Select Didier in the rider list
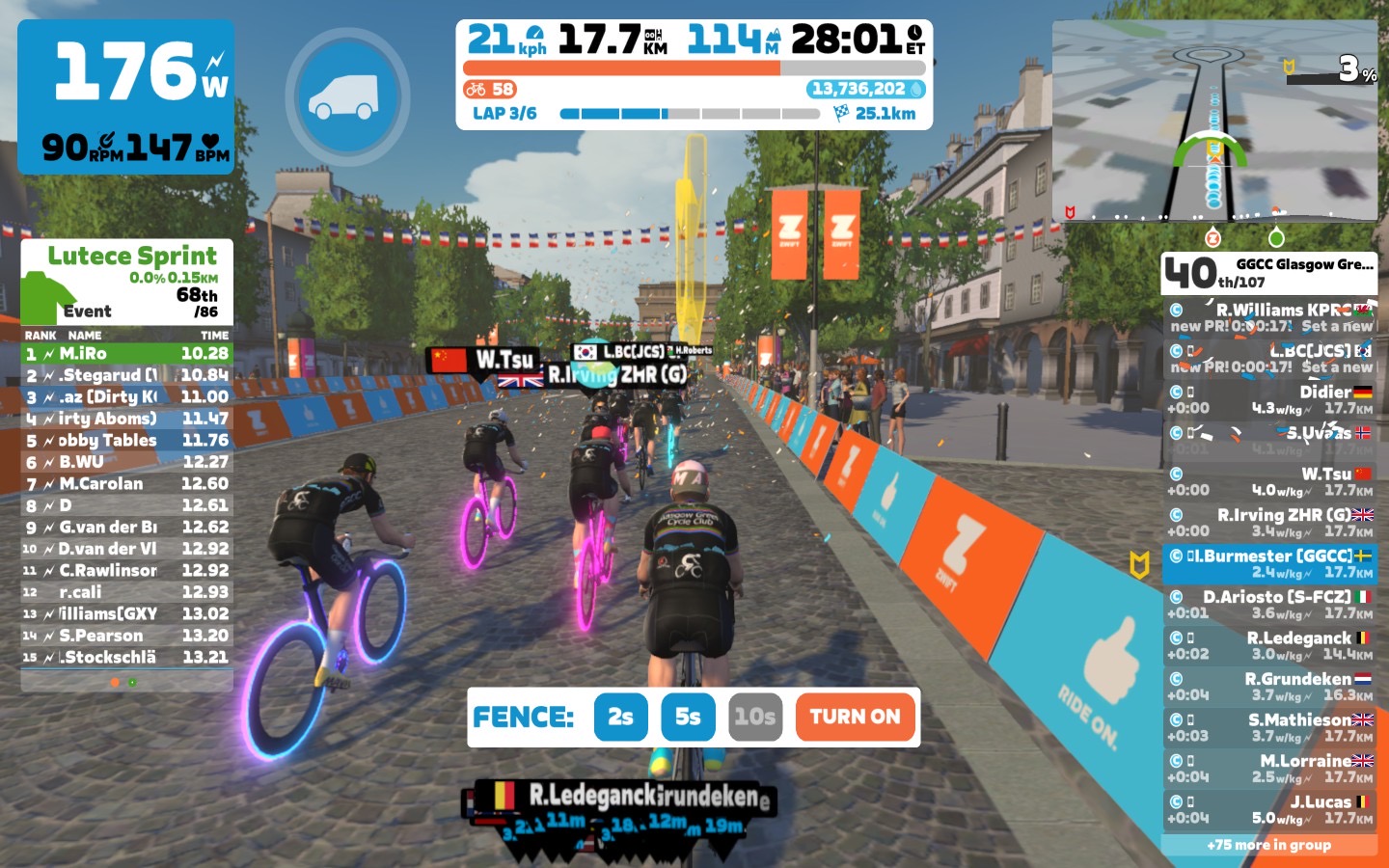Viewport: 1389px width, 868px height. pos(1269,399)
